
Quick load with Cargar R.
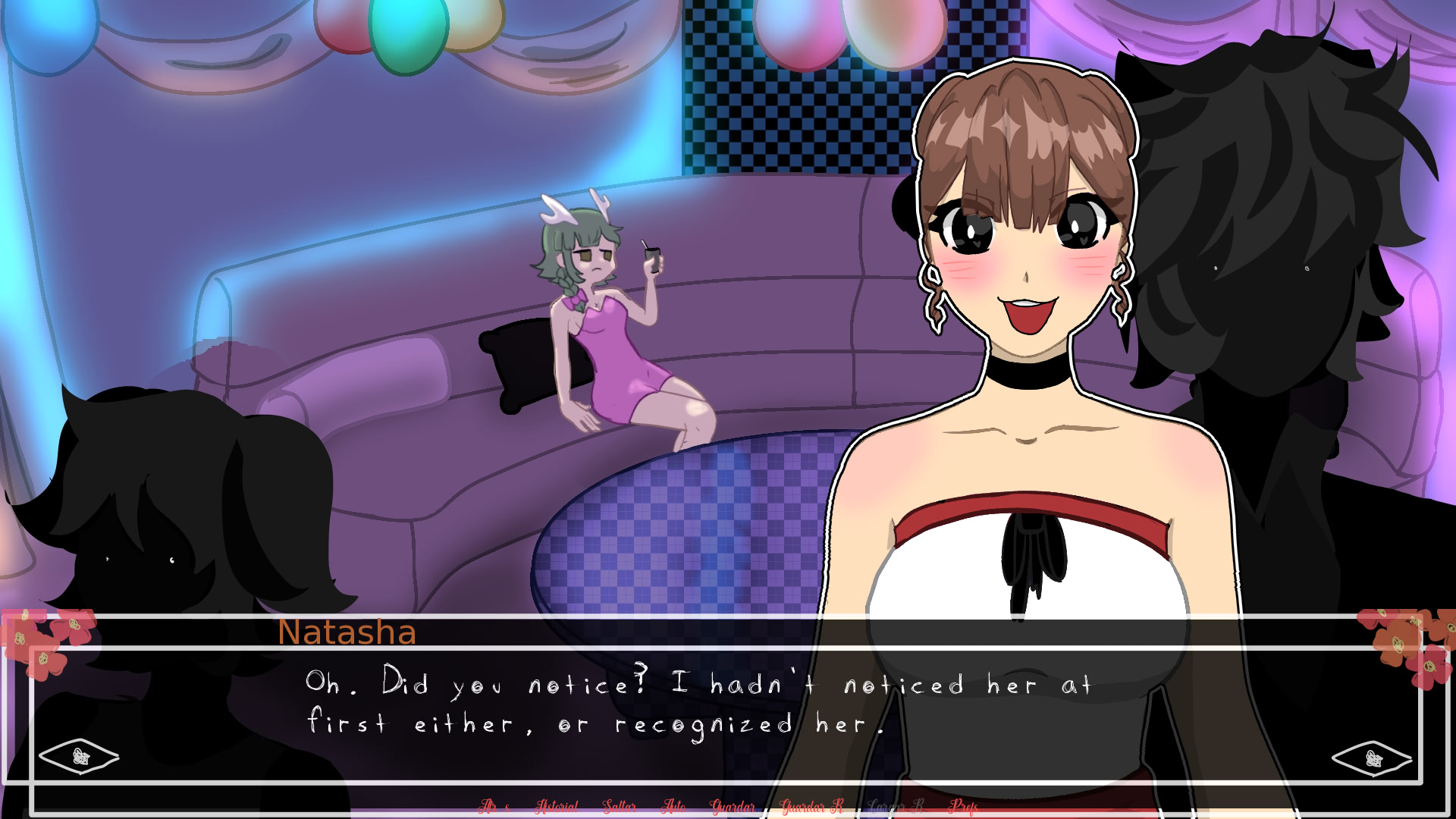point(896,806)
